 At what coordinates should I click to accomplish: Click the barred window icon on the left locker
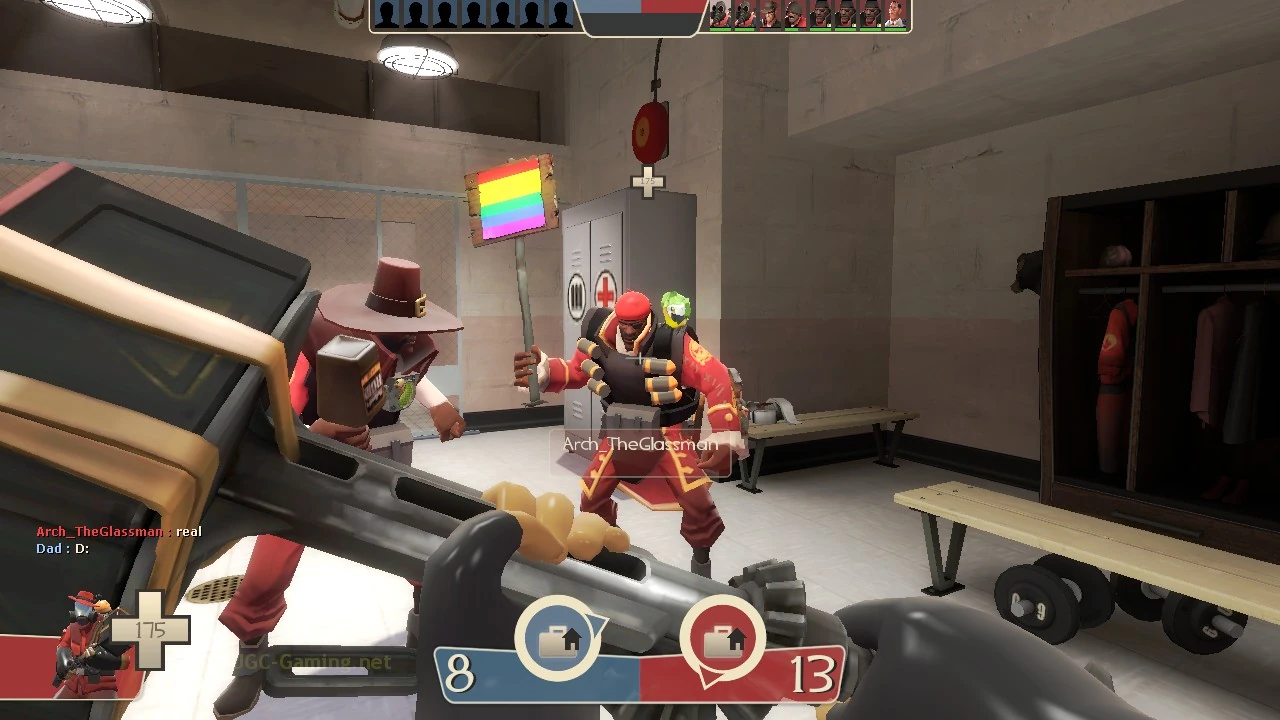578,293
